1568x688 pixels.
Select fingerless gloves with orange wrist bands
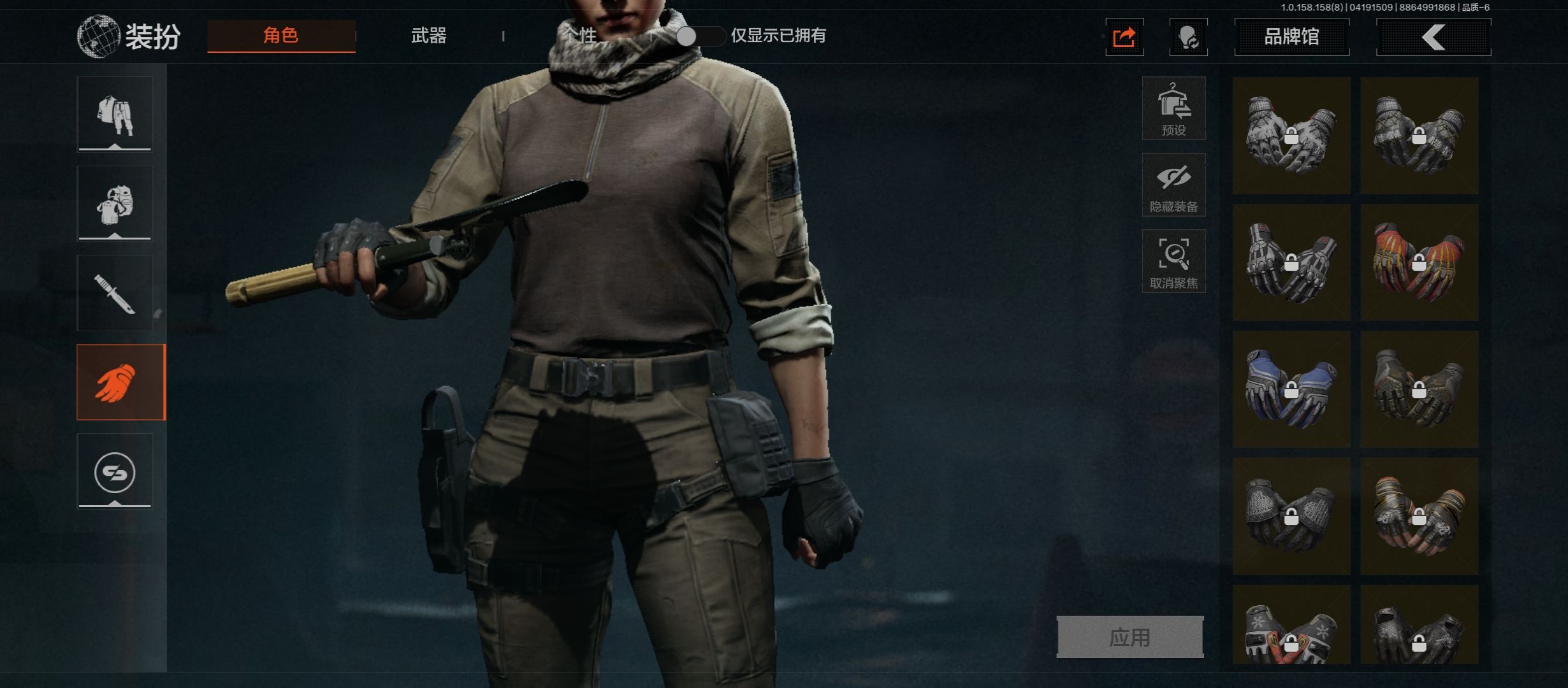tap(1419, 516)
